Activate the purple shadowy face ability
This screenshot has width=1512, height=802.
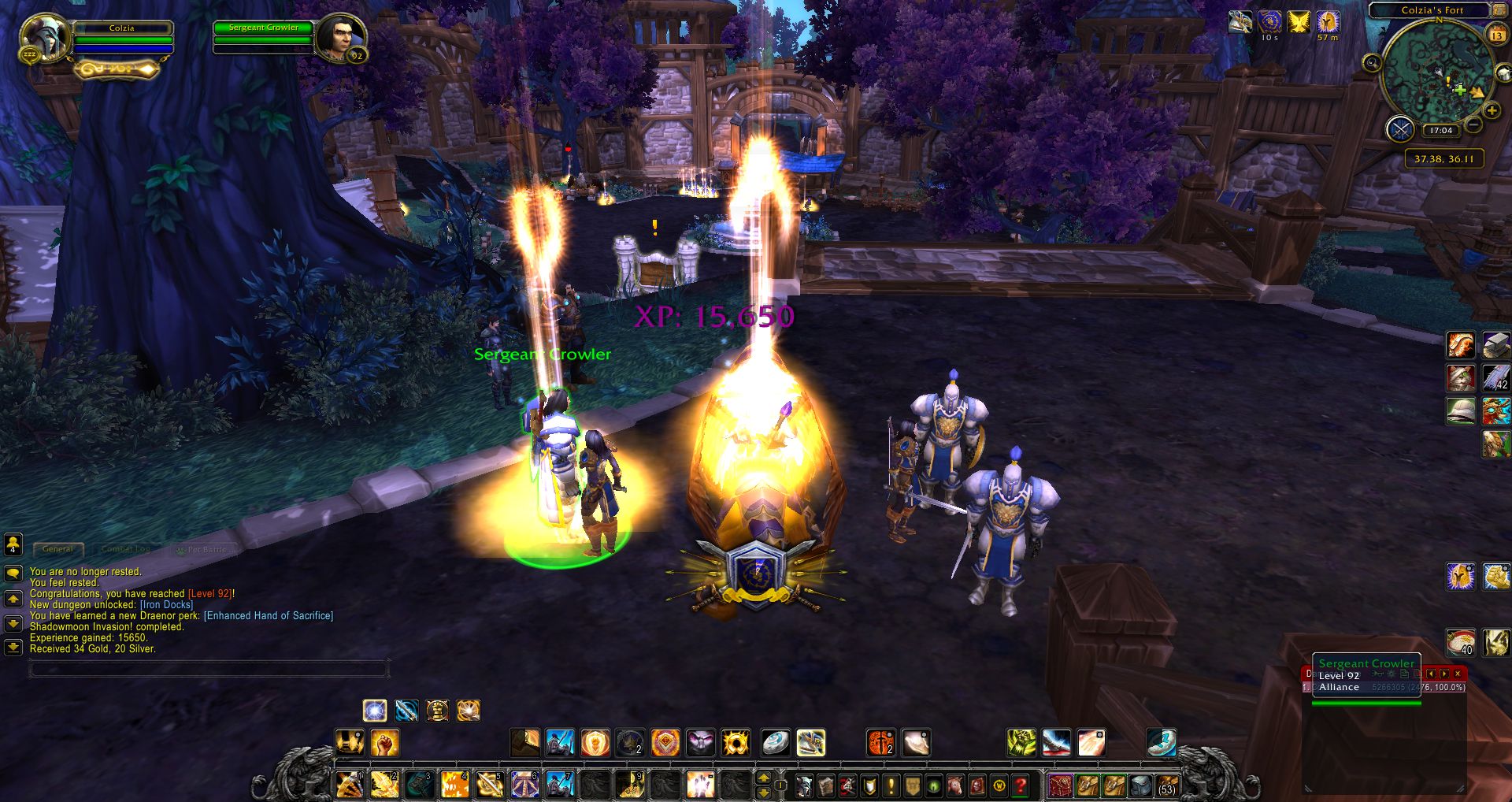(x=700, y=742)
